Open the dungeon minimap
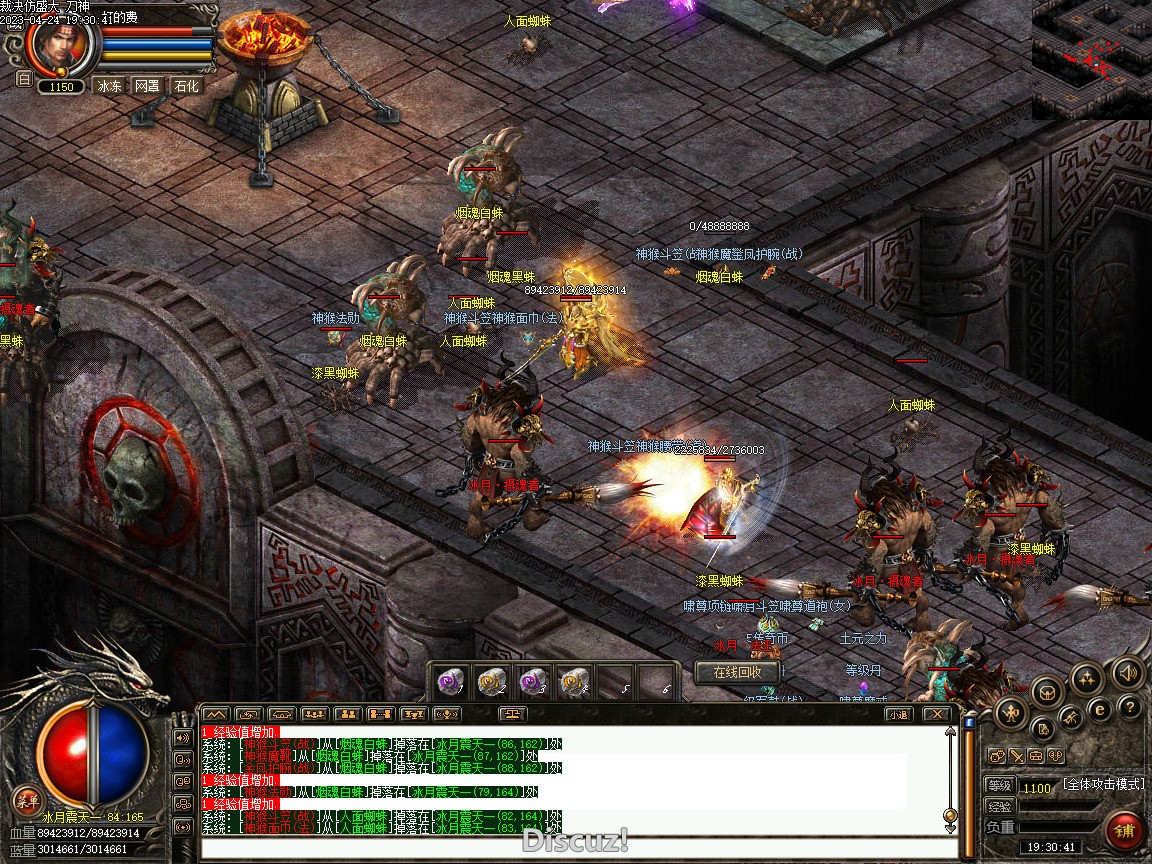 1091,59
